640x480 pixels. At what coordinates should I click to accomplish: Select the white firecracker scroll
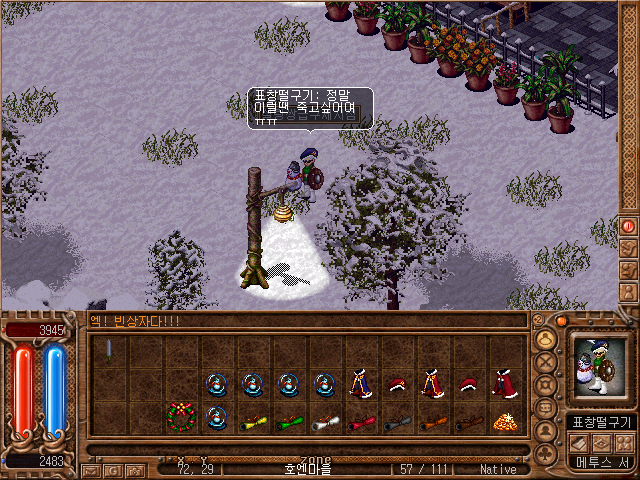(x=324, y=421)
